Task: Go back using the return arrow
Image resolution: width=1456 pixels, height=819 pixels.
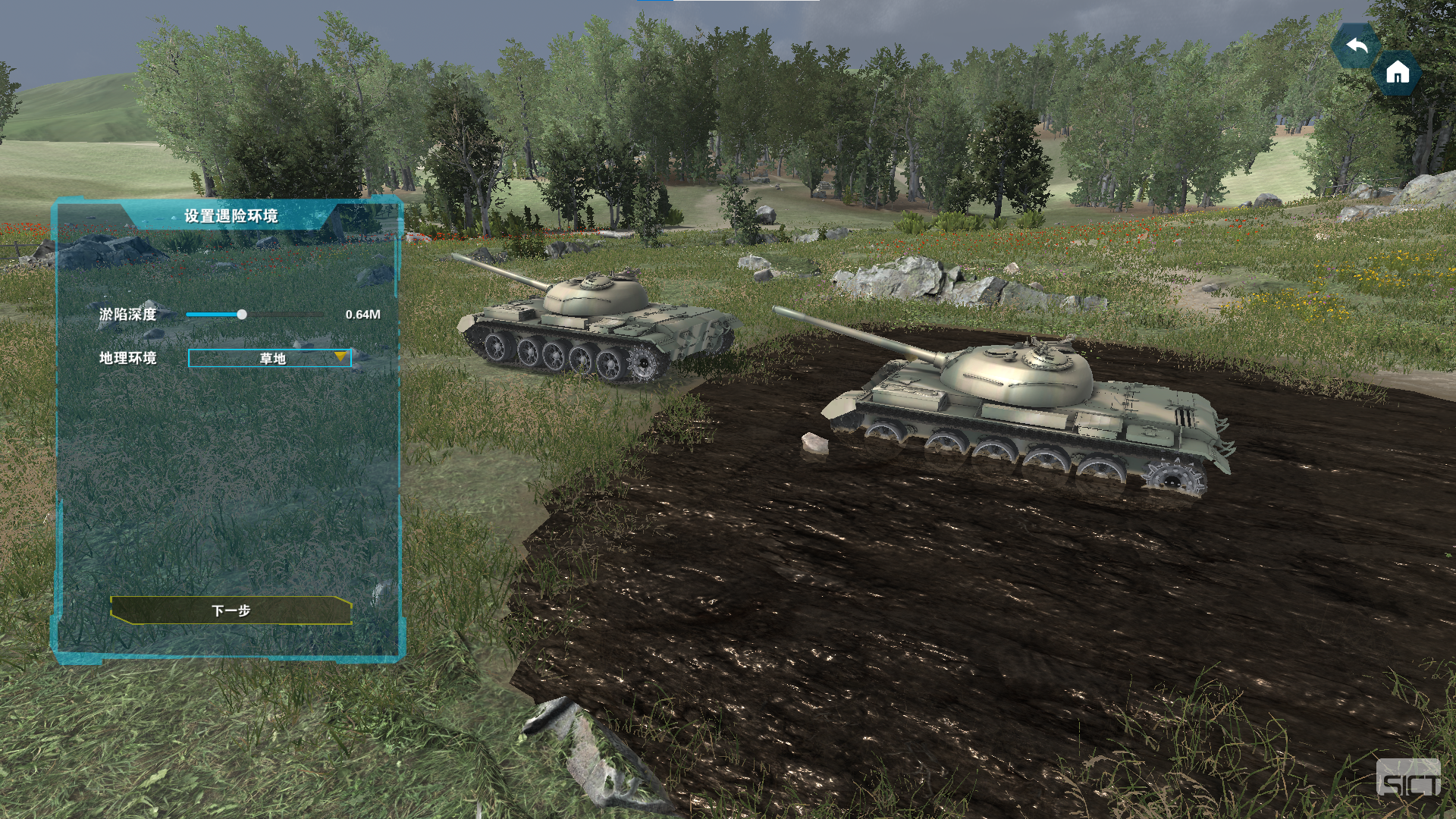Action: click(1356, 46)
